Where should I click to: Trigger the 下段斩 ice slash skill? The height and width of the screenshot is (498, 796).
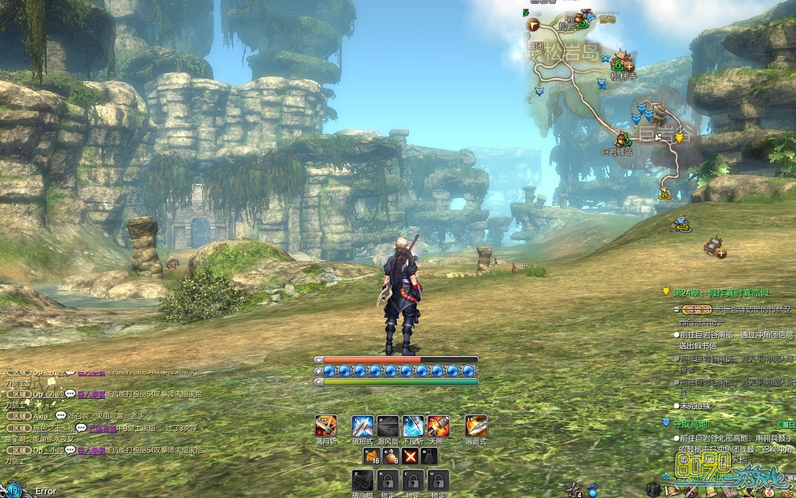tap(413, 426)
